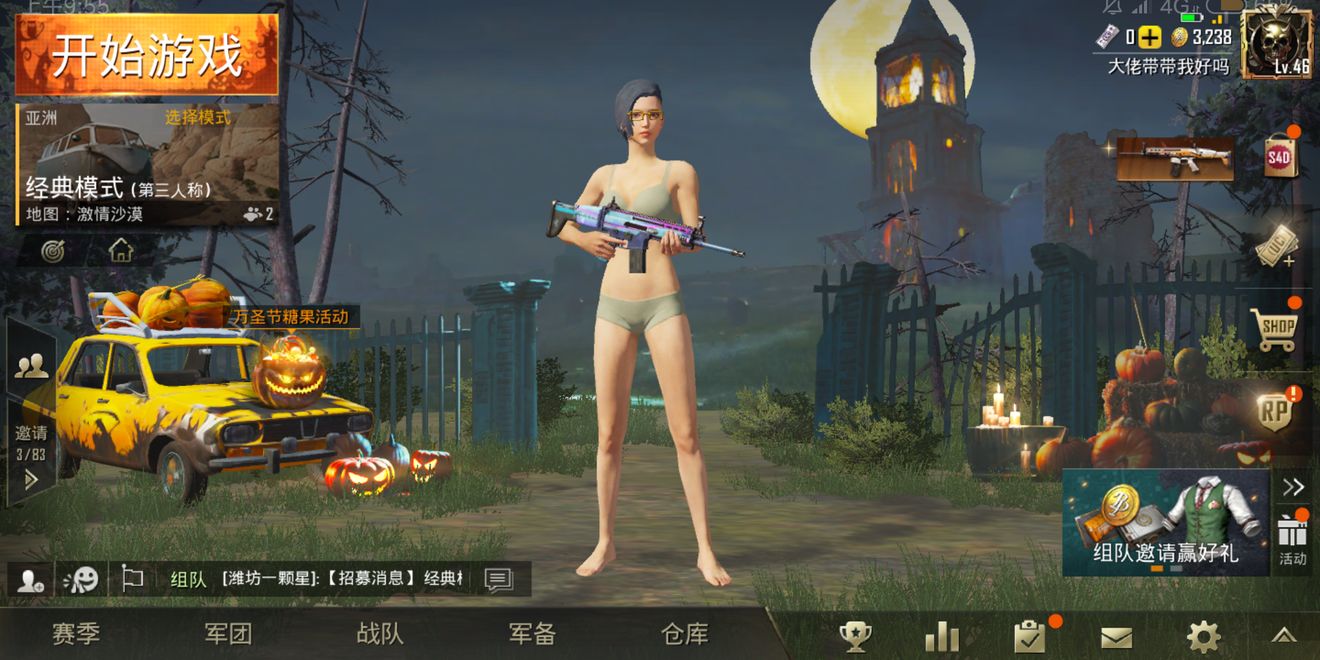Open the 经典模式 mode selection panel

point(147,165)
